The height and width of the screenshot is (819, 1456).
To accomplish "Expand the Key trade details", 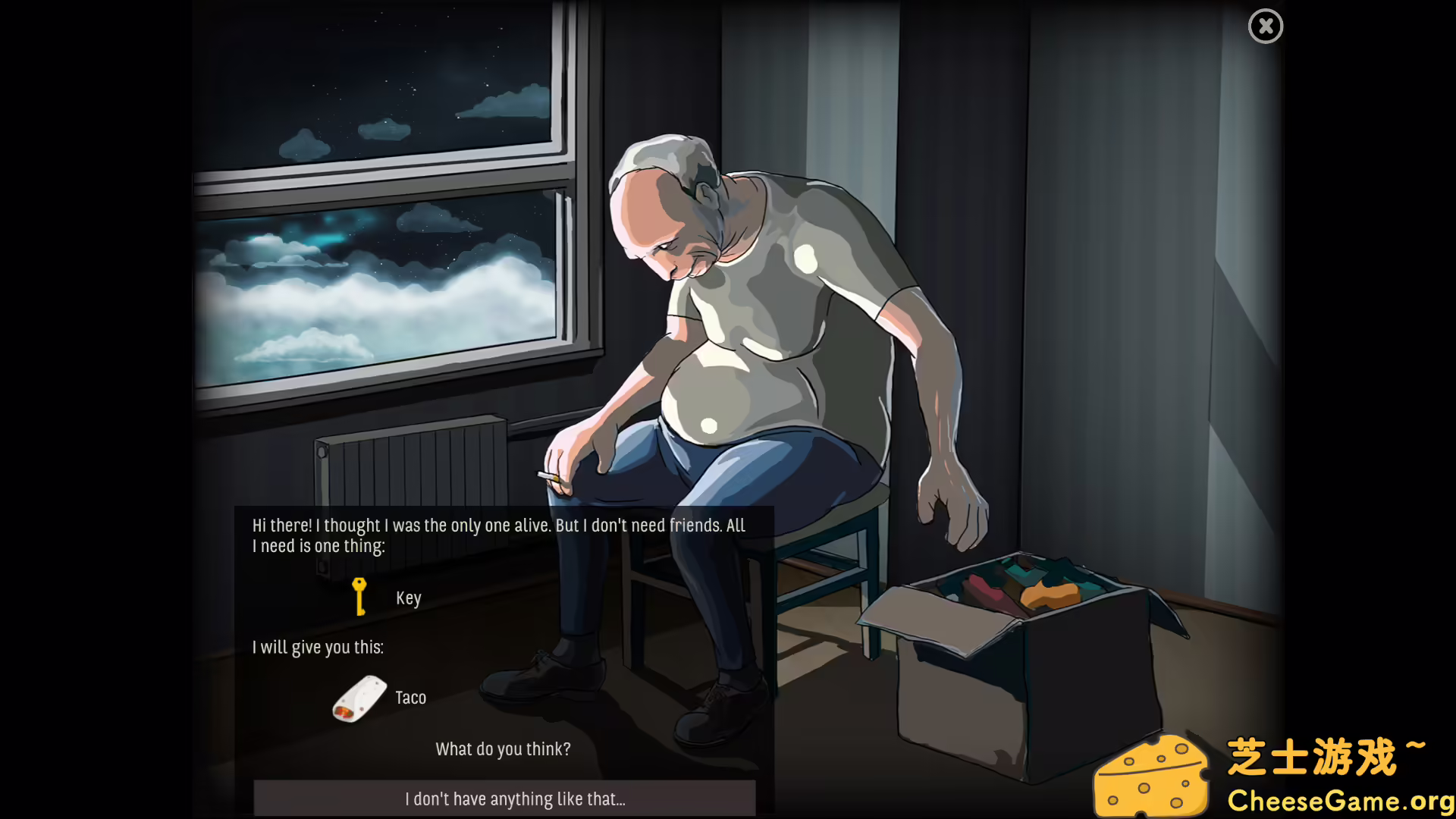I will click(408, 597).
